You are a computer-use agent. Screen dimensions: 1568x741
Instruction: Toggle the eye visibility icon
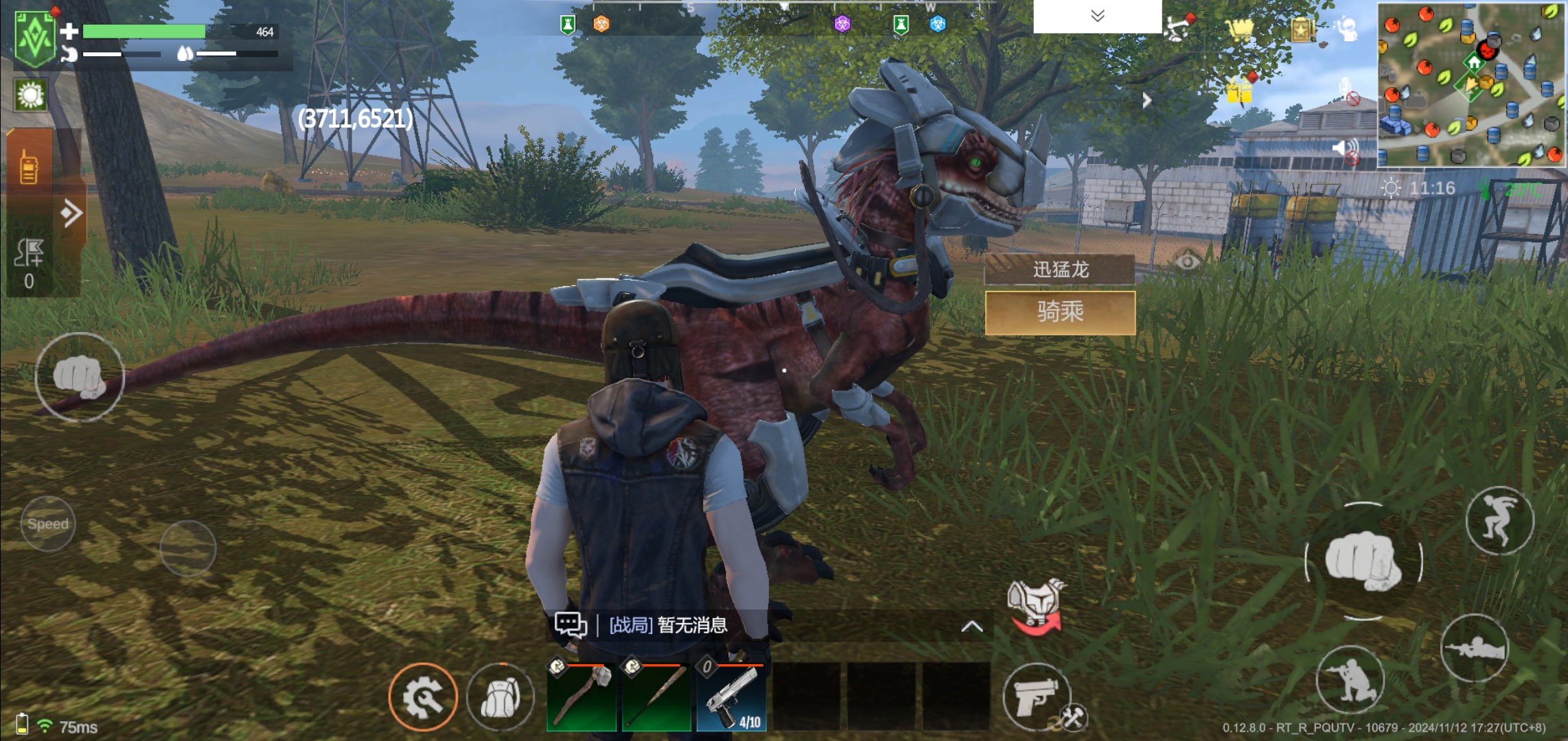coord(1187,261)
